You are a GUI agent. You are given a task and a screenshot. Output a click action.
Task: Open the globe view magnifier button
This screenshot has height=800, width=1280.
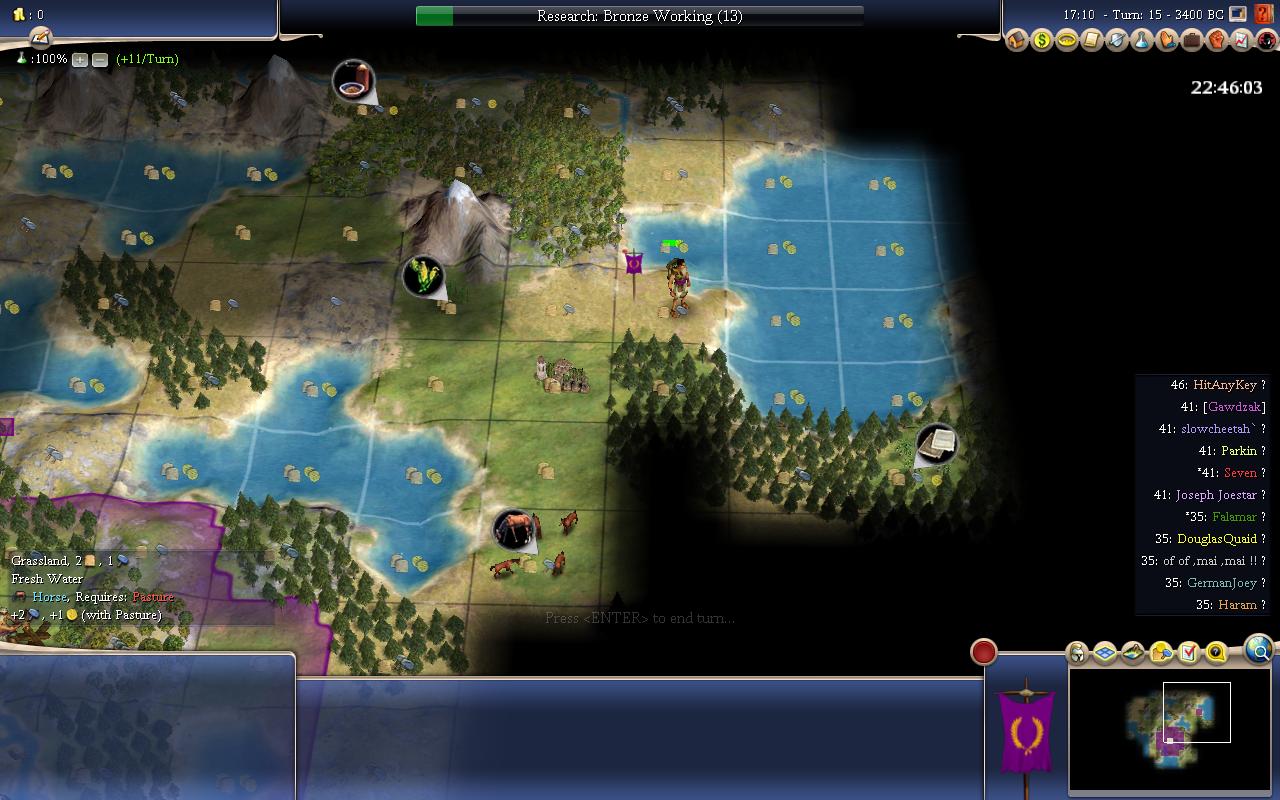[1259, 651]
